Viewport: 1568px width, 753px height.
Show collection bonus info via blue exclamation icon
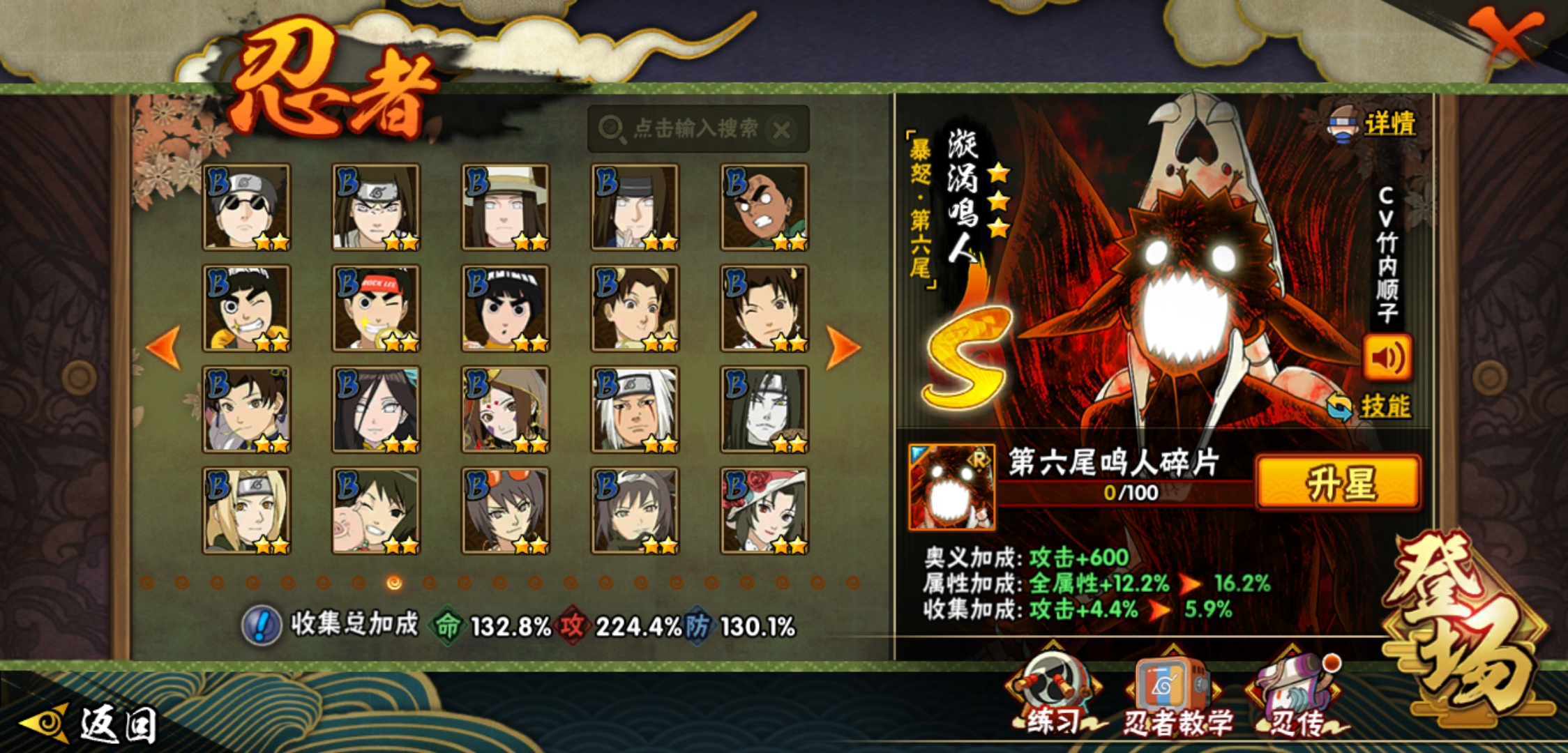pos(261,625)
